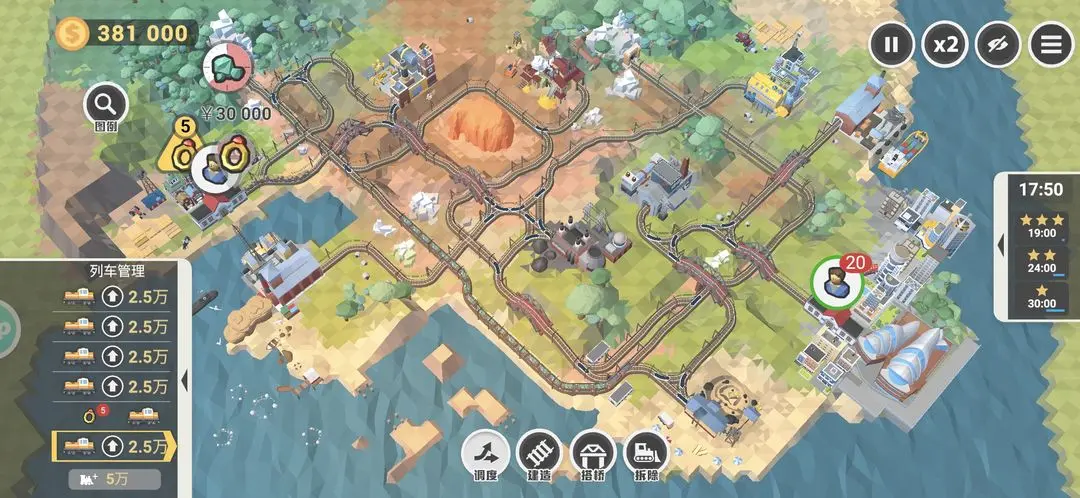Hide the interface with the eye button
Viewport: 1080px width, 498px height.
tap(998, 44)
